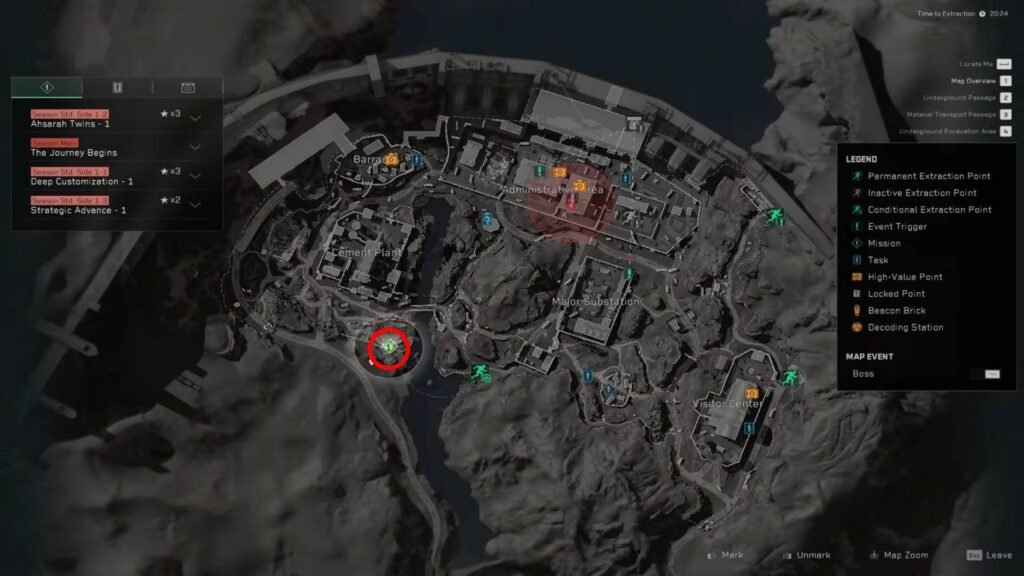Expand The Journey Begins mission
This screenshot has width=1024, height=576.
click(195, 147)
